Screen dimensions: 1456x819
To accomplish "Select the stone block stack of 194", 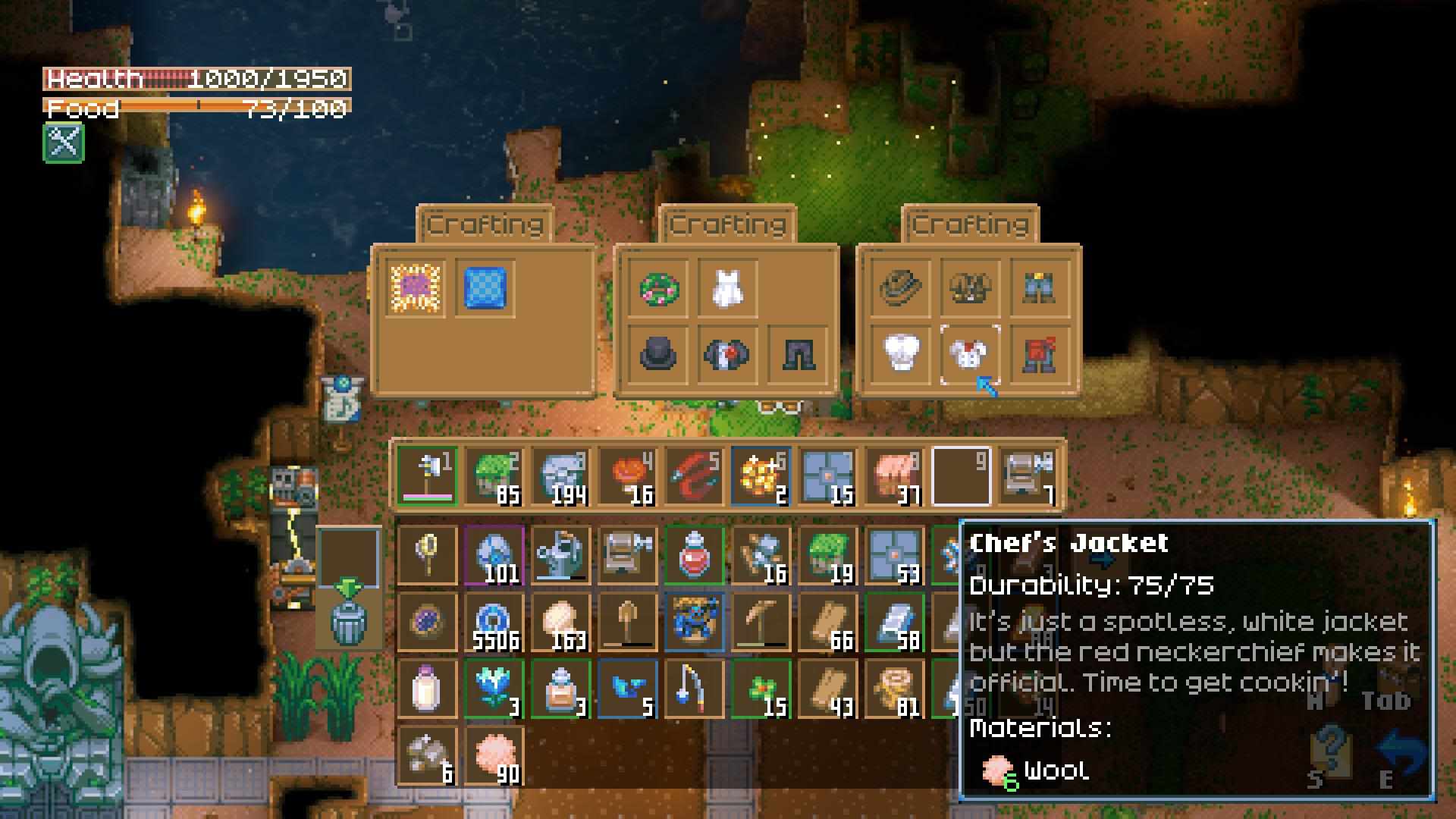I will pyautogui.click(x=560, y=476).
